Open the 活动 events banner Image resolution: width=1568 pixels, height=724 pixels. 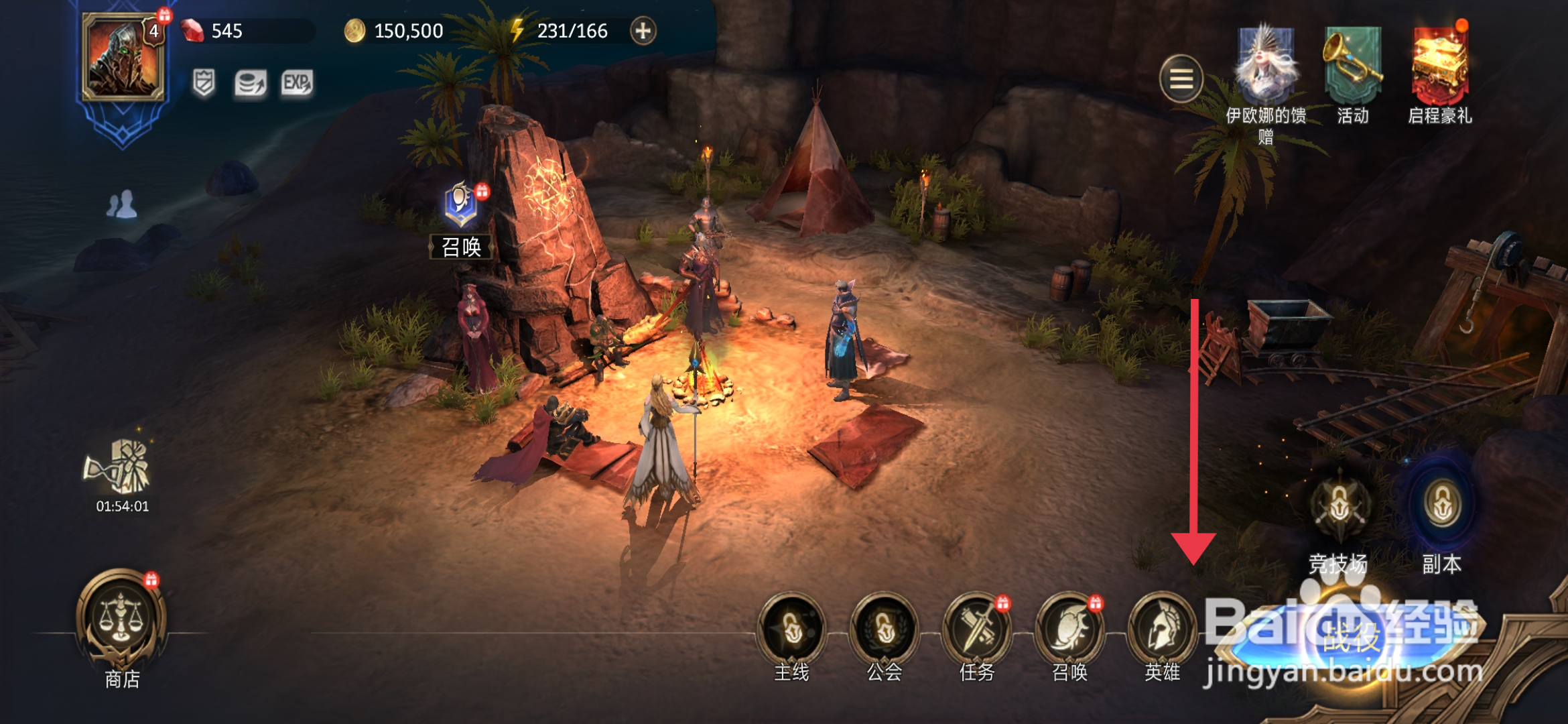1352,67
